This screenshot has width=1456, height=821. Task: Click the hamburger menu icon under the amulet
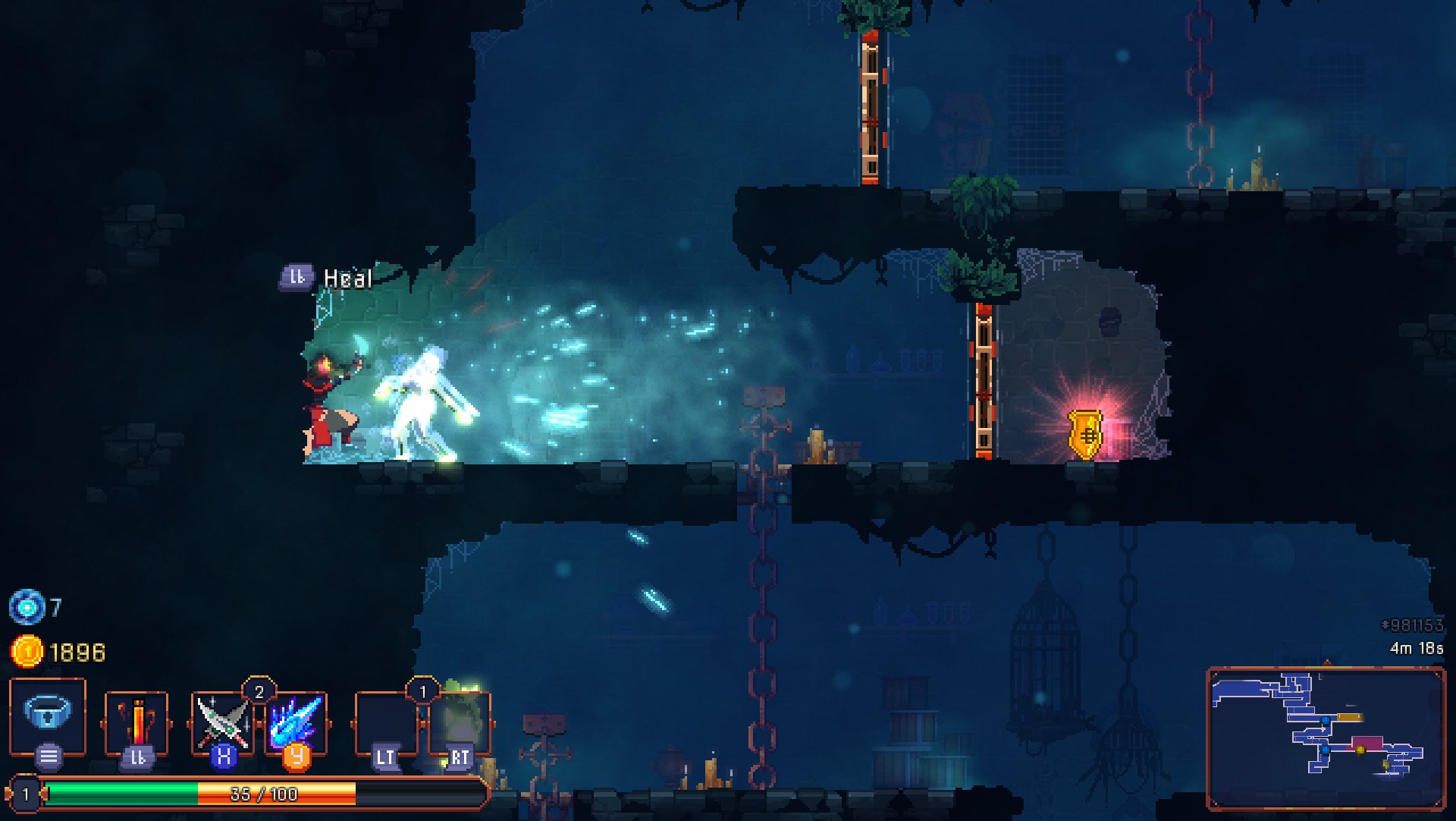point(47,755)
